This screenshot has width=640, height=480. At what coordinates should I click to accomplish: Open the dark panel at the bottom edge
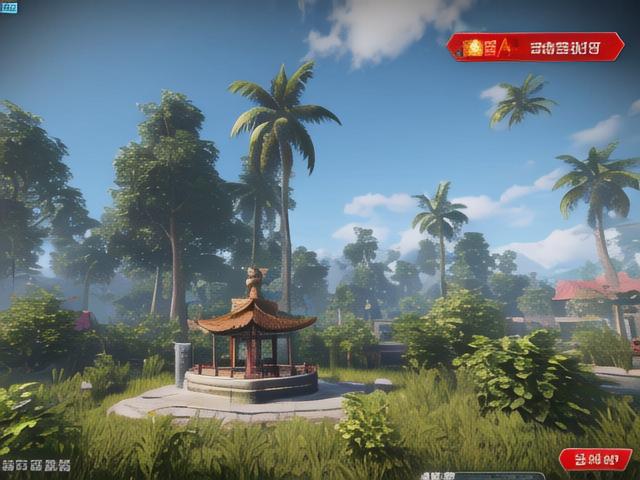click(482, 476)
